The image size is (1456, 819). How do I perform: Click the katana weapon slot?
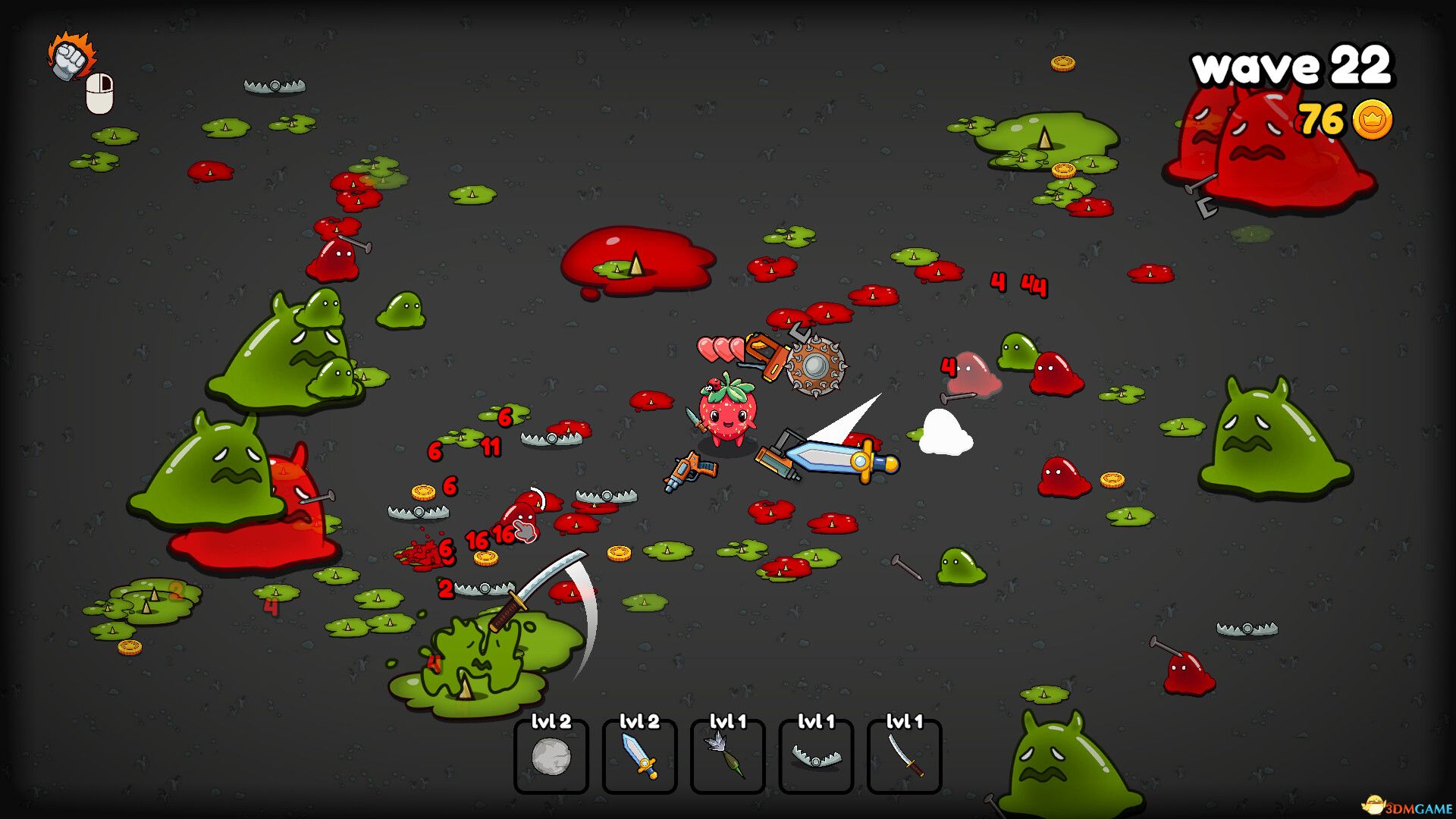coord(904,756)
